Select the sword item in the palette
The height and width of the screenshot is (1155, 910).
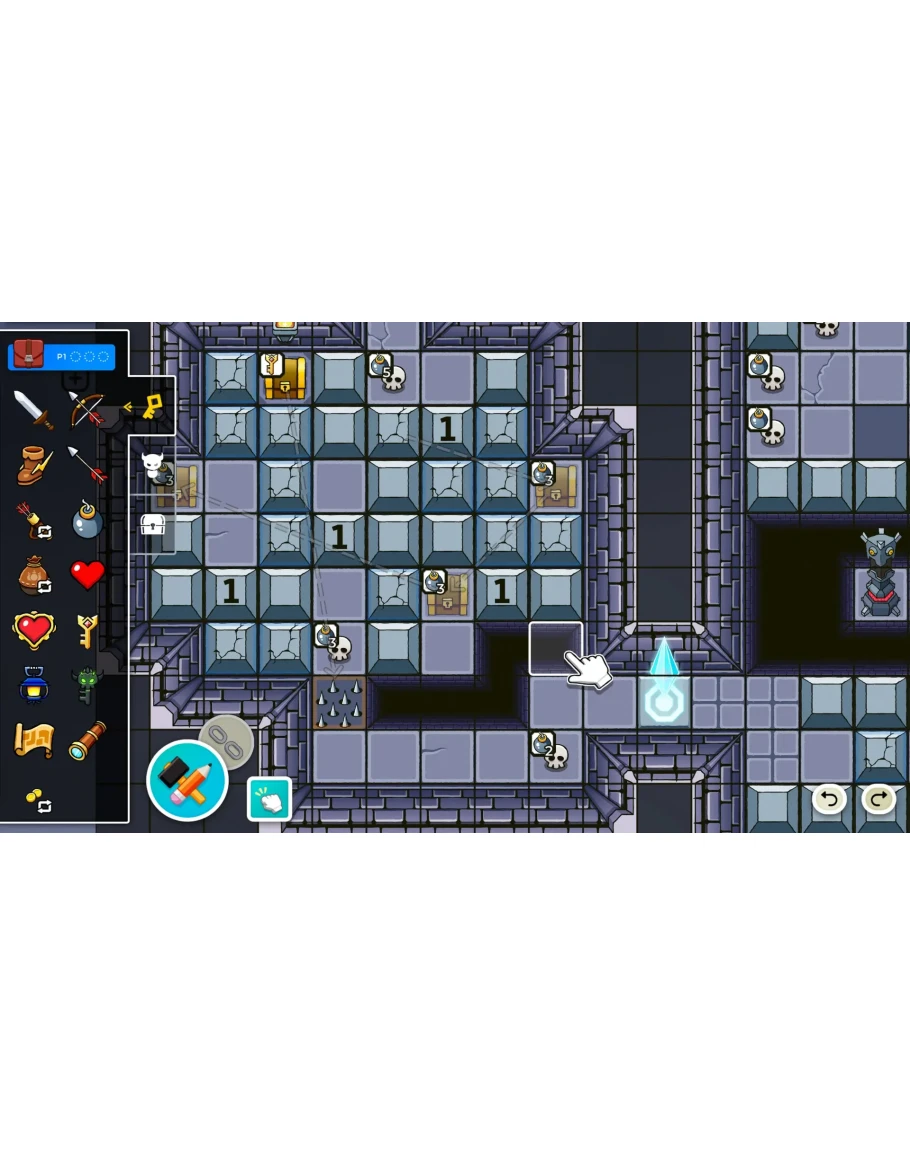[x=33, y=410]
